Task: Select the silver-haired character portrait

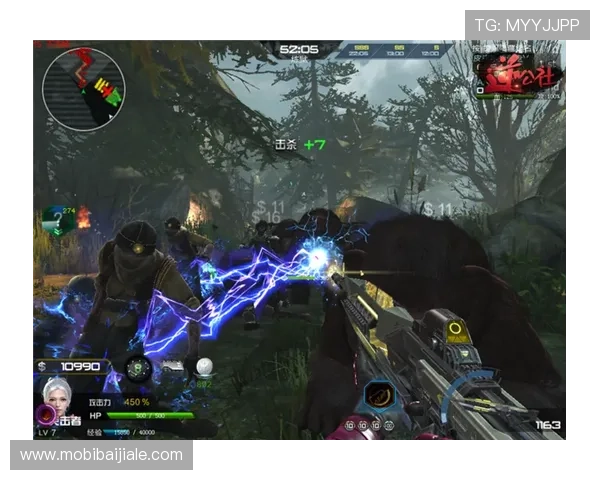Action: [x=57, y=394]
